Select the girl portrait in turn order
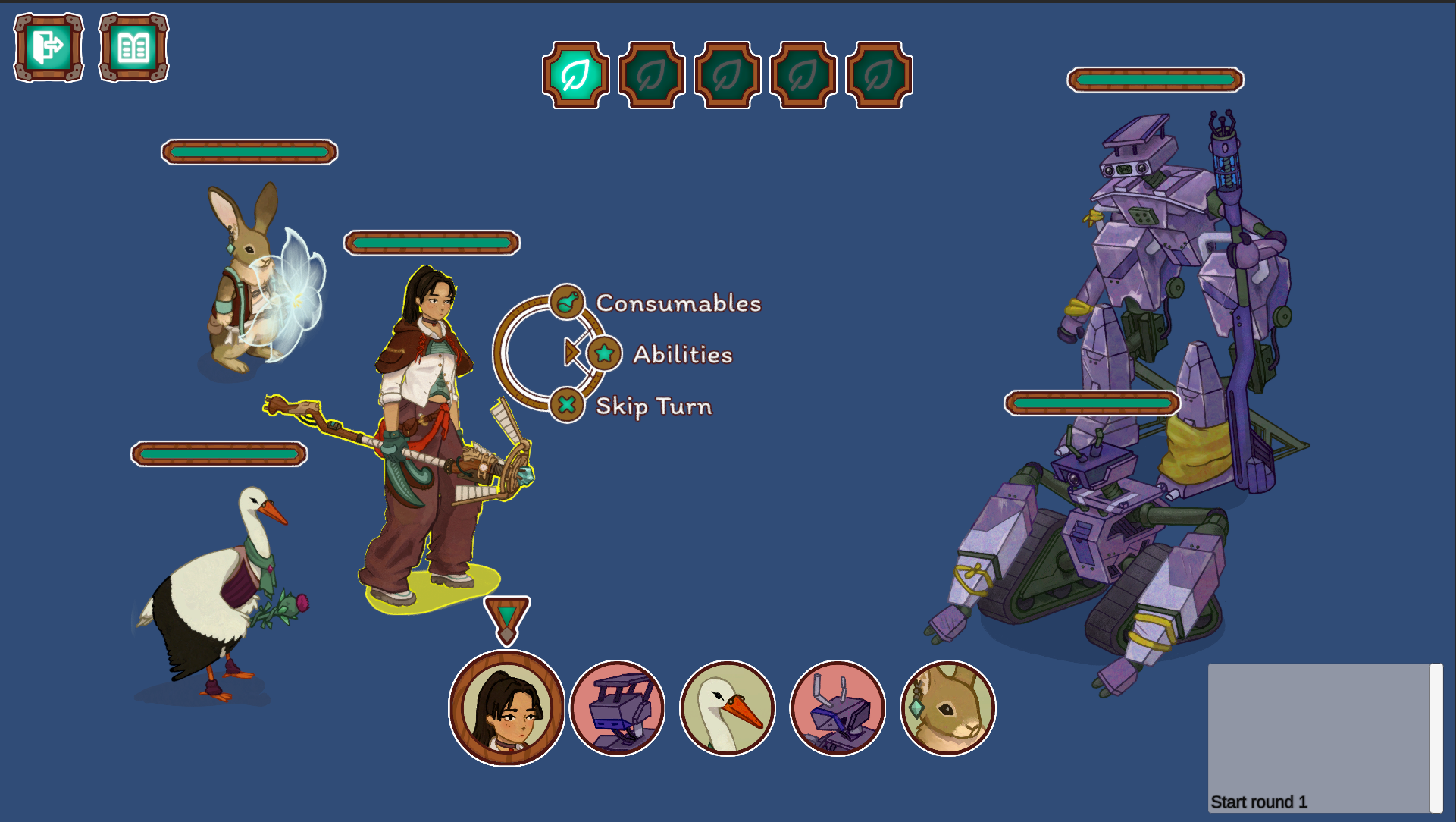The height and width of the screenshot is (822, 1456). (506, 708)
